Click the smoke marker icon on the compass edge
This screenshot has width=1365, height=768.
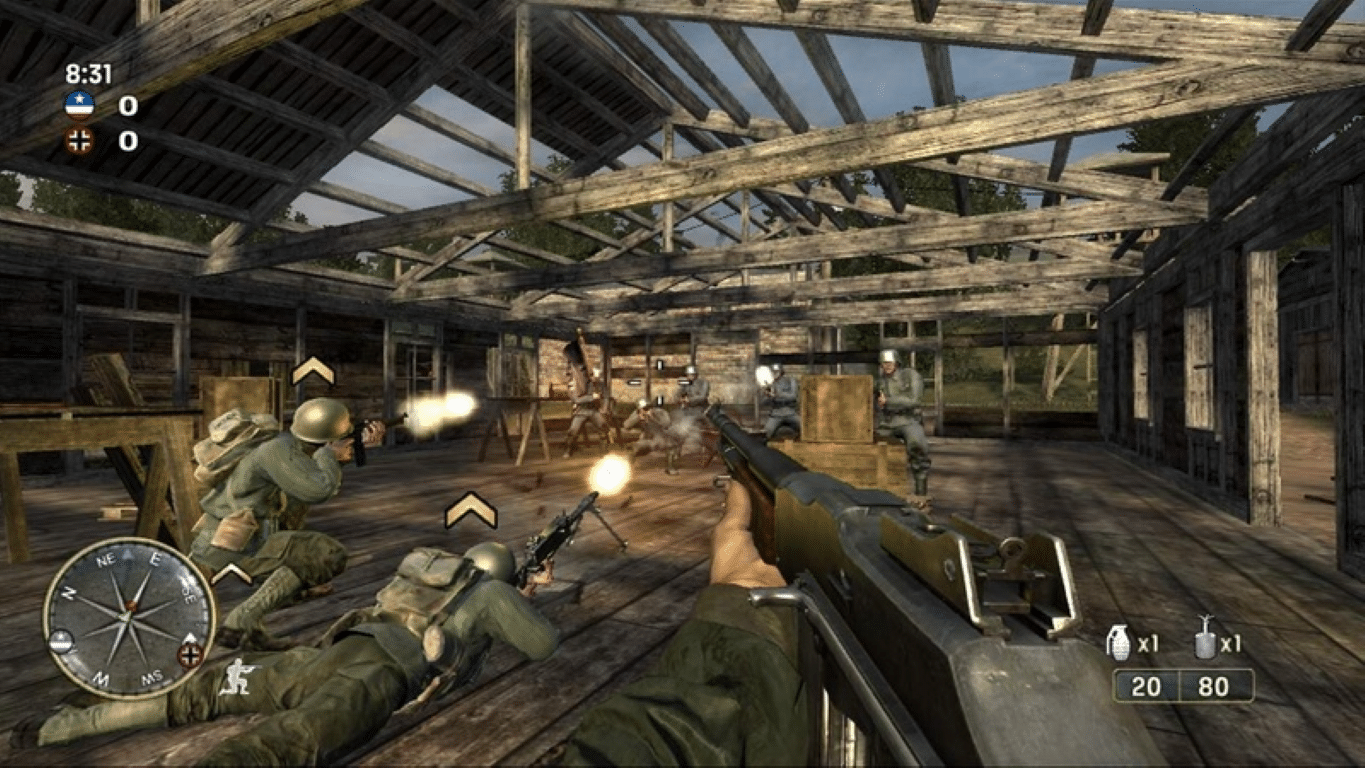[61, 641]
